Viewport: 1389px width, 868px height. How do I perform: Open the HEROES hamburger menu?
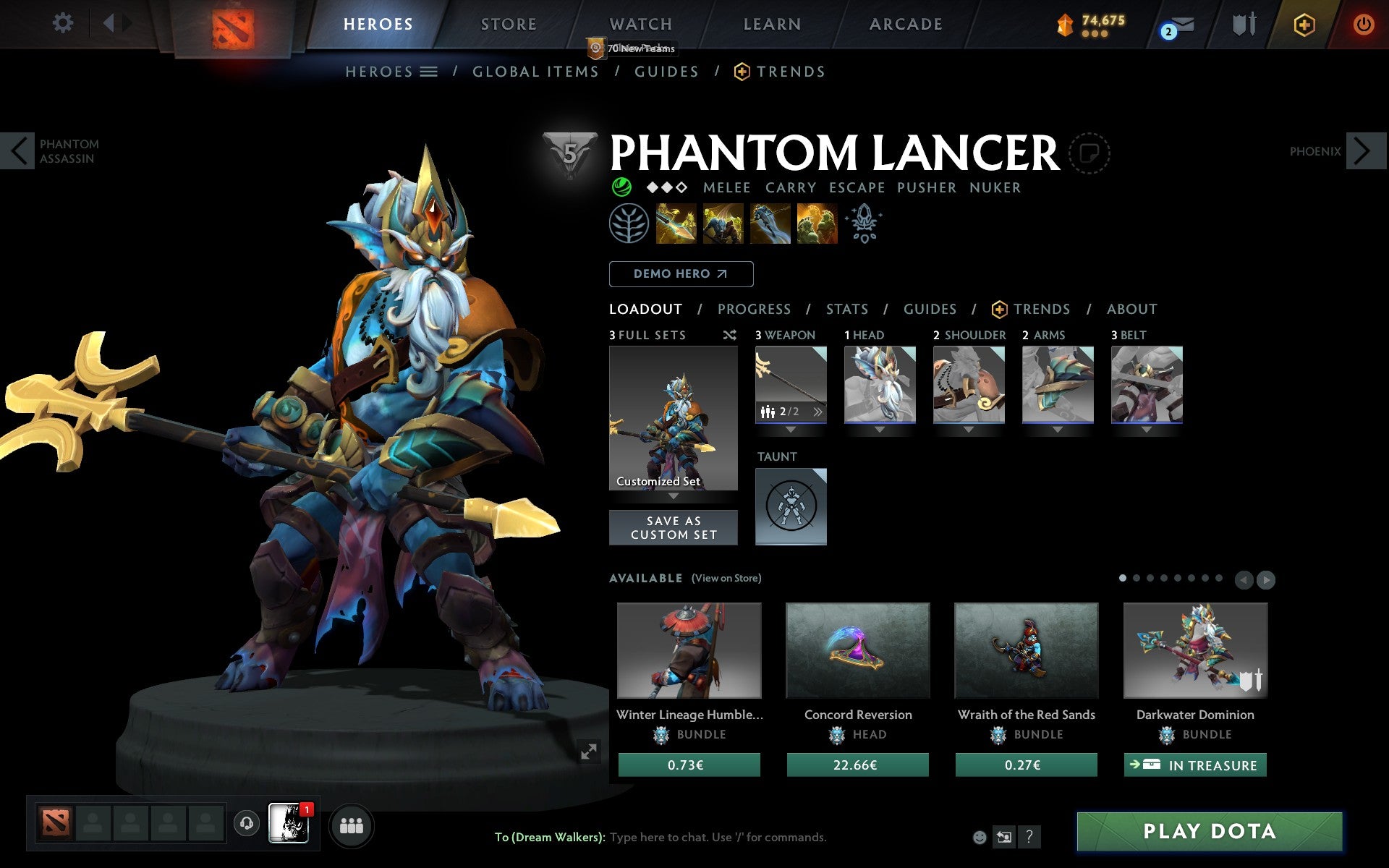click(x=429, y=72)
